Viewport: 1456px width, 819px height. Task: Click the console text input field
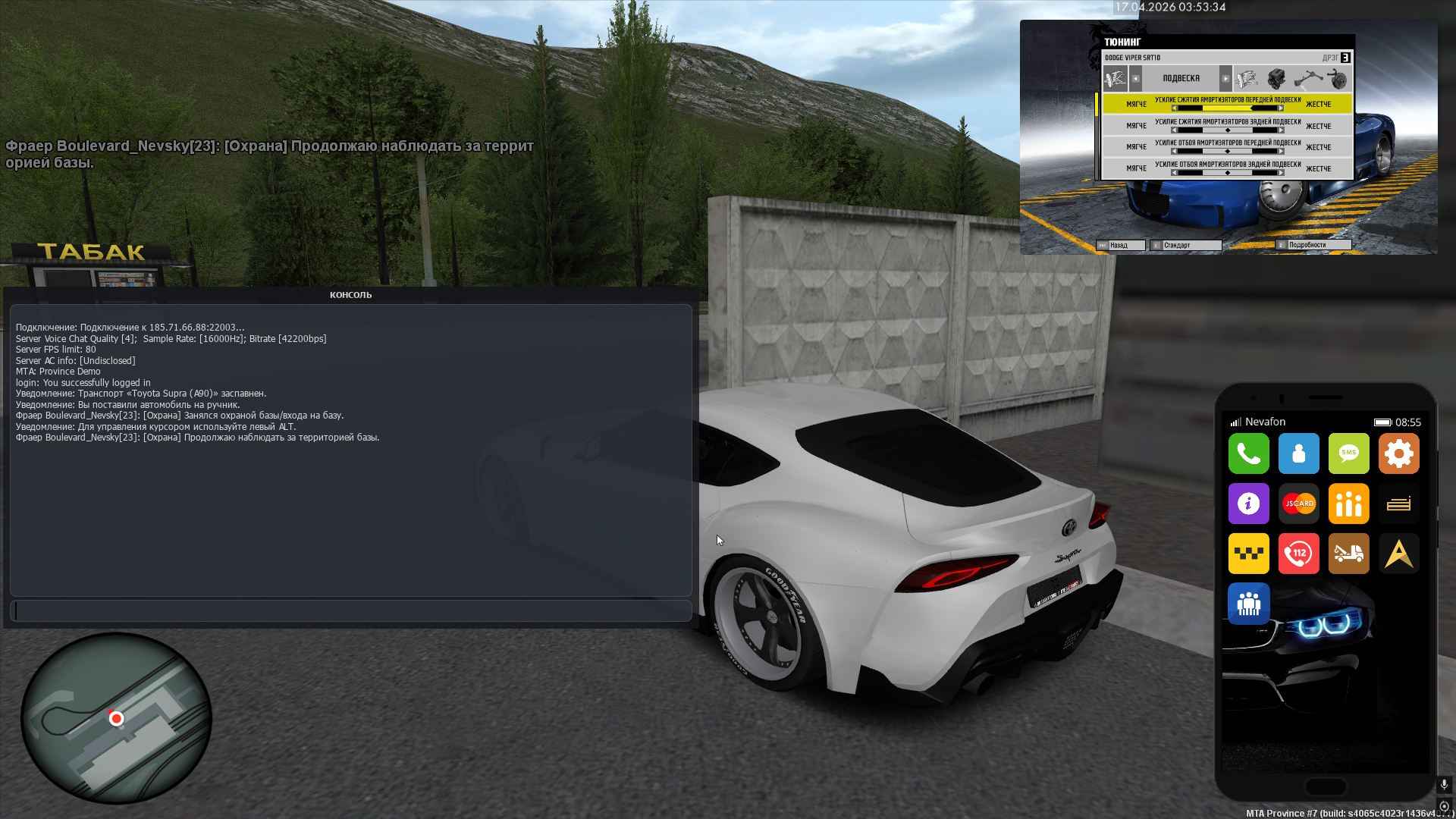[x=351, y=610]
